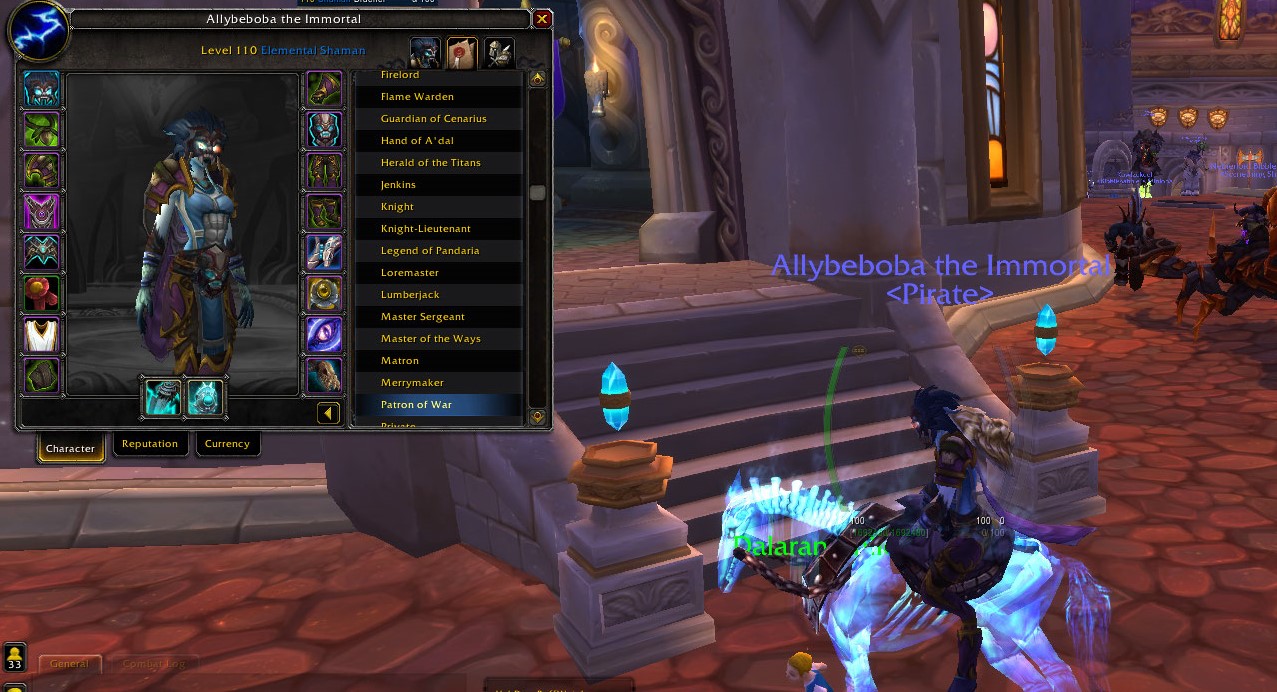Choose the Merrymaker title
The width and height of the screenshot is (1277, 692).
tap(412, 383)
